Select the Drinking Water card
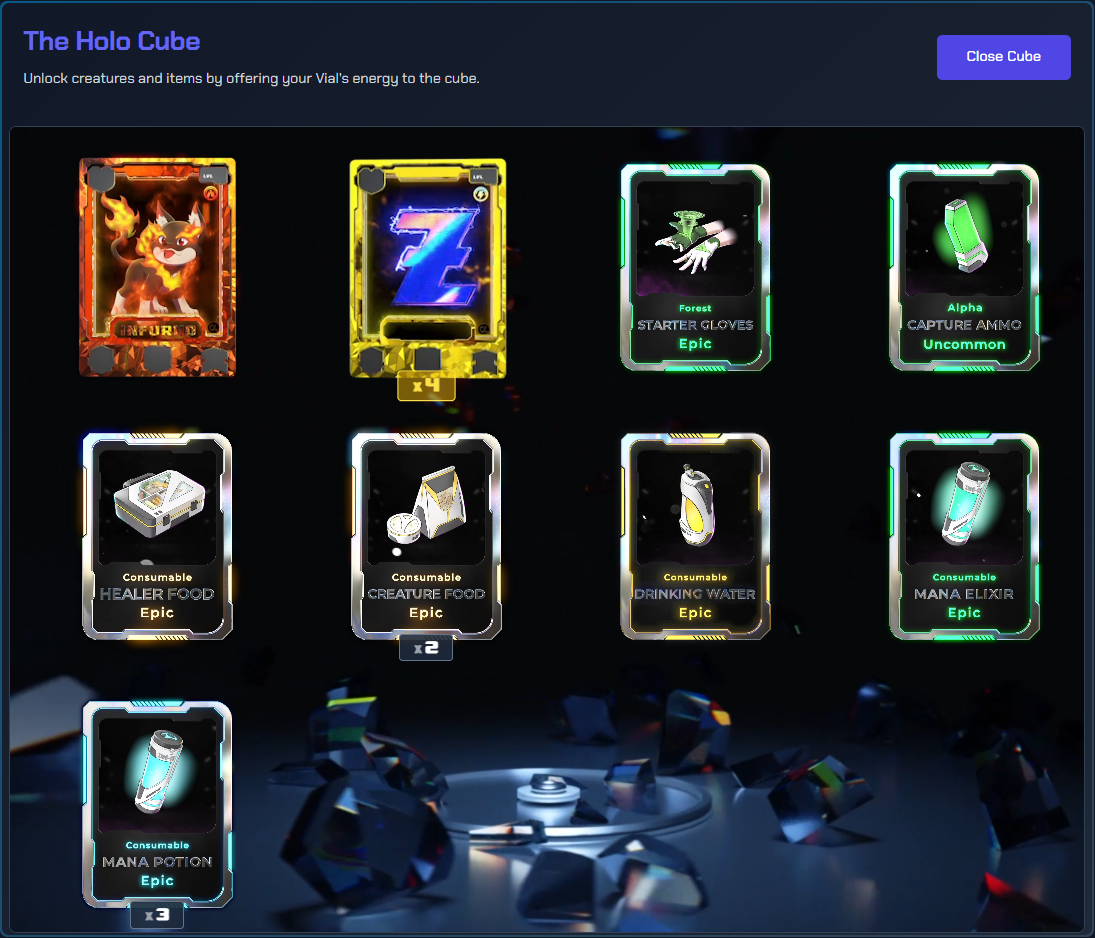Image resolution: width=1095 pixels, height=938 pixels. tap(695, 535)
